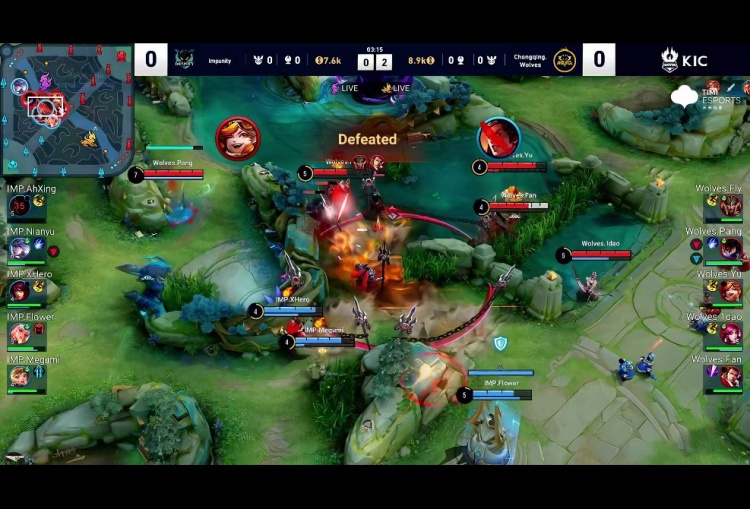Image resolution: width=750 pixels, height=509 pixels.
Task: Select Wolves.Fly's hero portrait
Action: [731, 206]
